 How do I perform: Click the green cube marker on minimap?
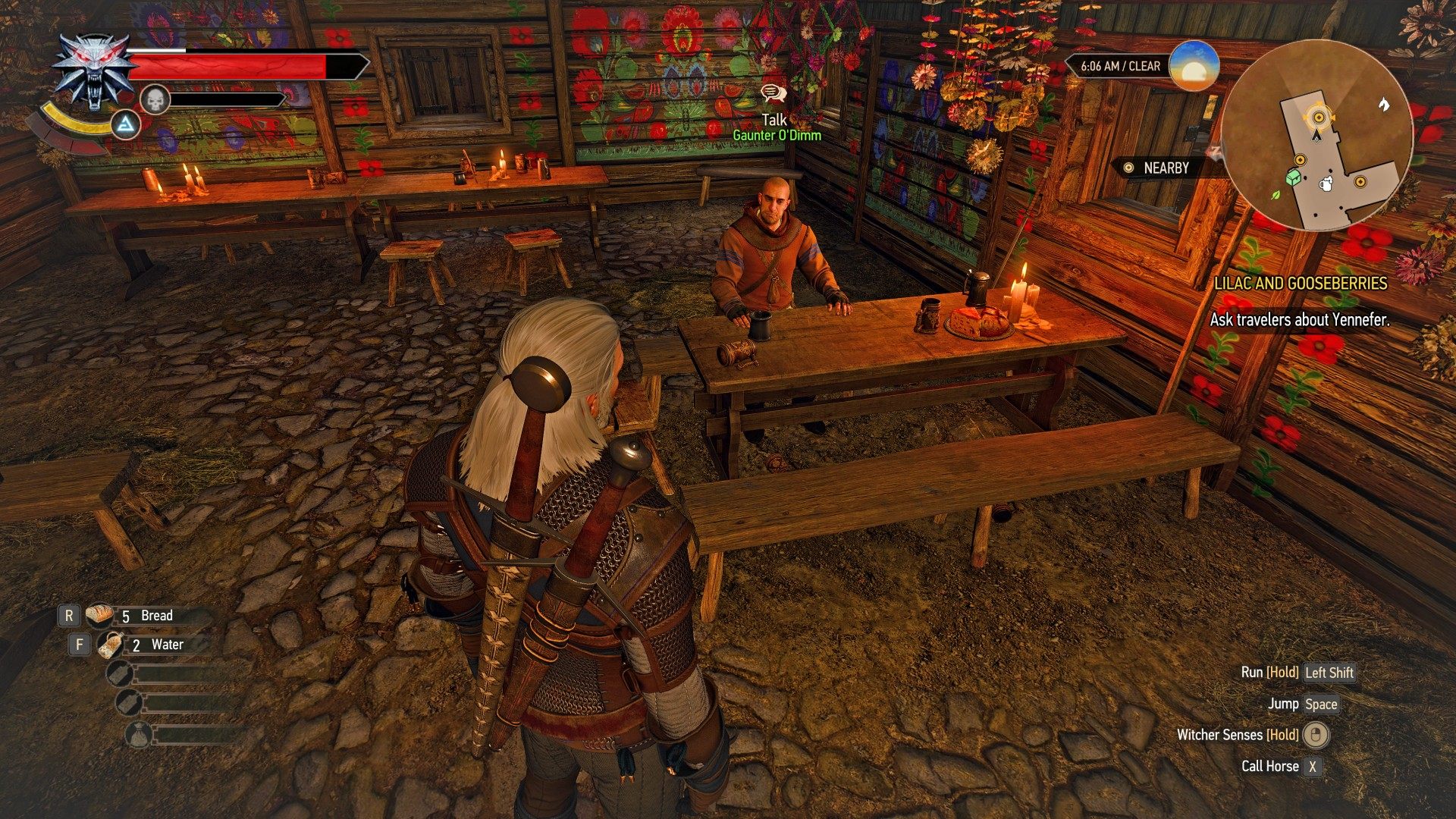point(1294,177)
